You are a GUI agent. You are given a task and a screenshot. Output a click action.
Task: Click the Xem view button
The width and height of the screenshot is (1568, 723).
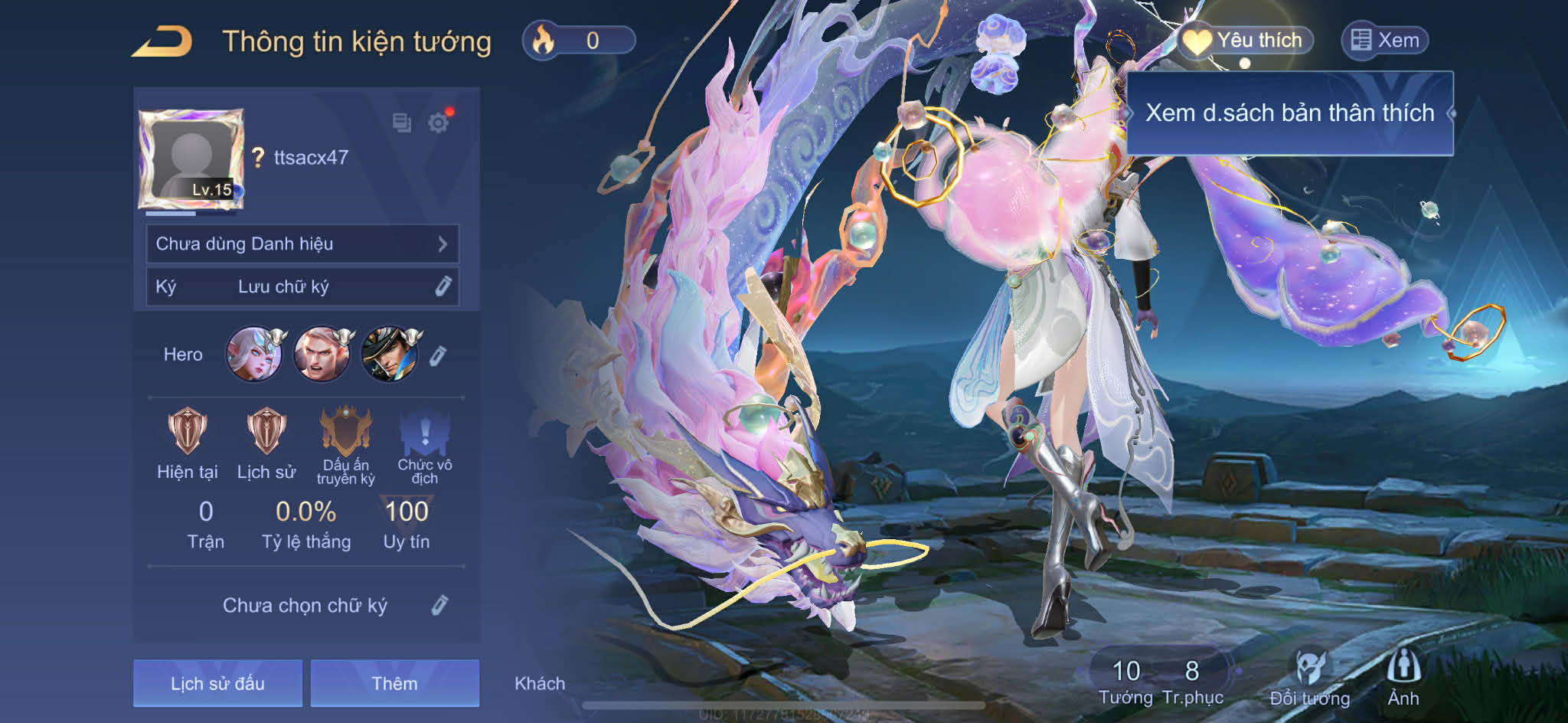[x=1385, y=40]
